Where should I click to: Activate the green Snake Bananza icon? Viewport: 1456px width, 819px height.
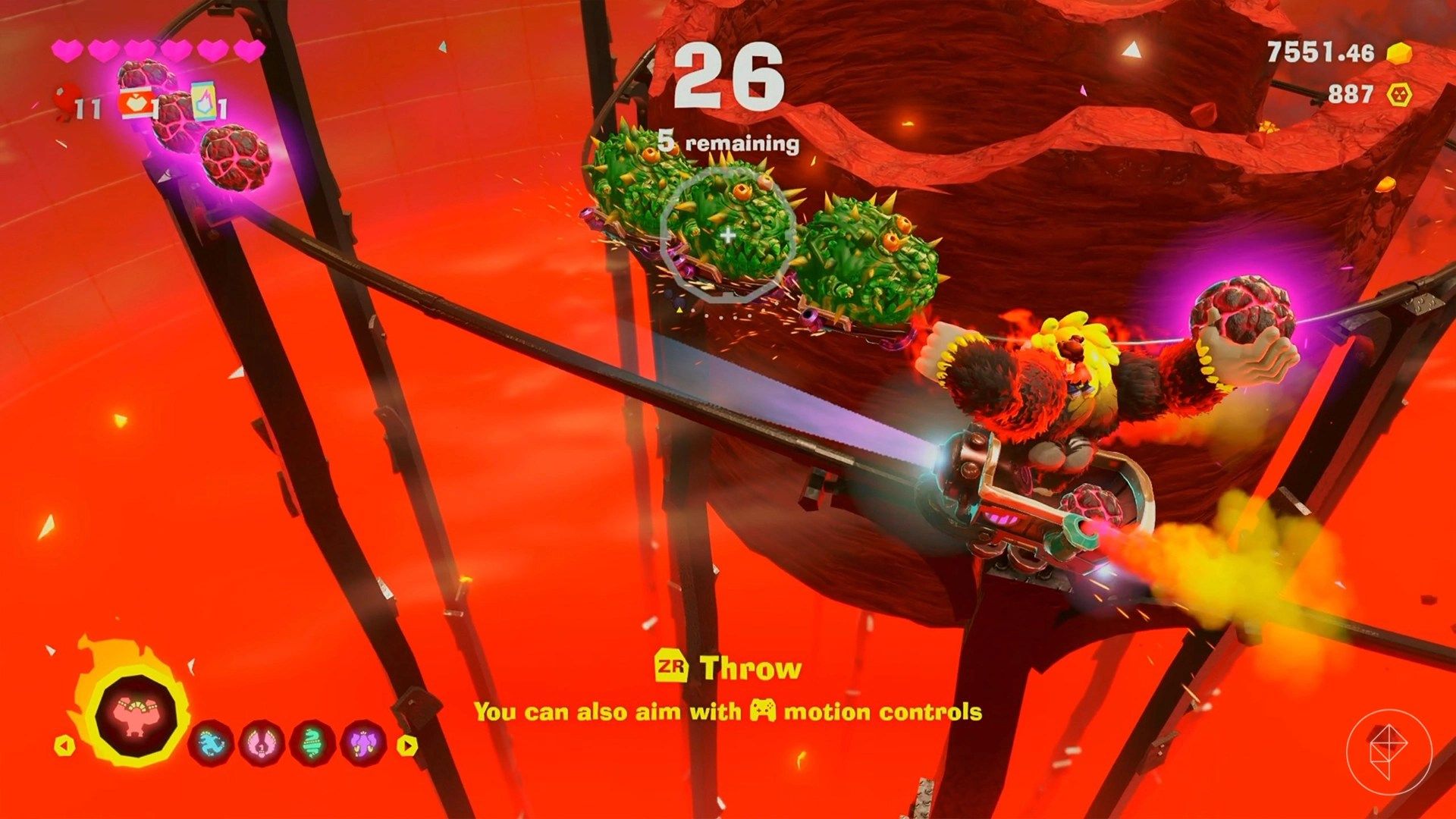(x=312, y=745)
